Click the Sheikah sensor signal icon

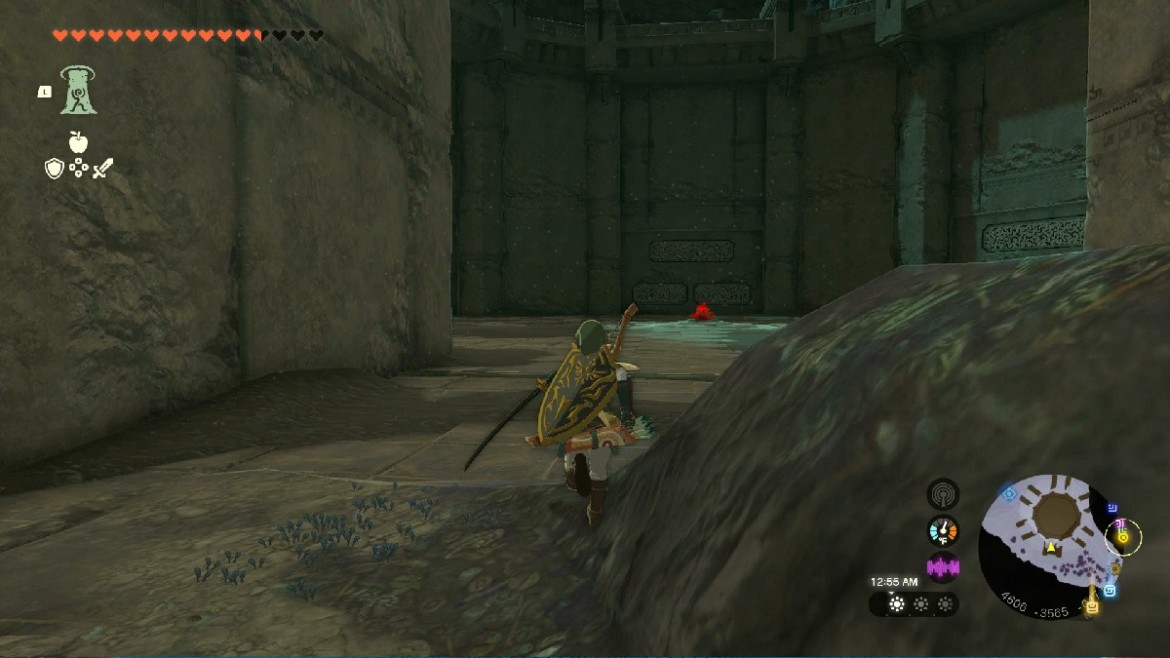942,494
